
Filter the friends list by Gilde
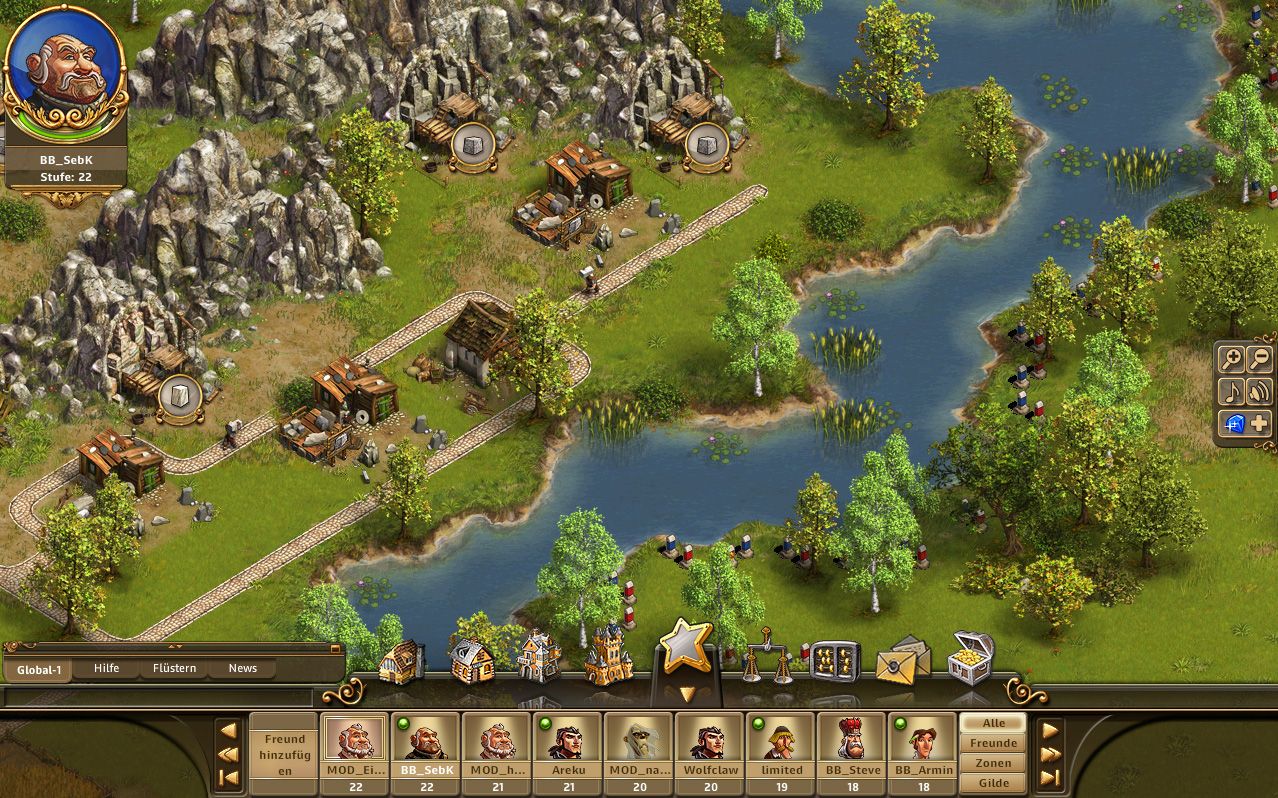pyautogui.click(x=993, y=783)
